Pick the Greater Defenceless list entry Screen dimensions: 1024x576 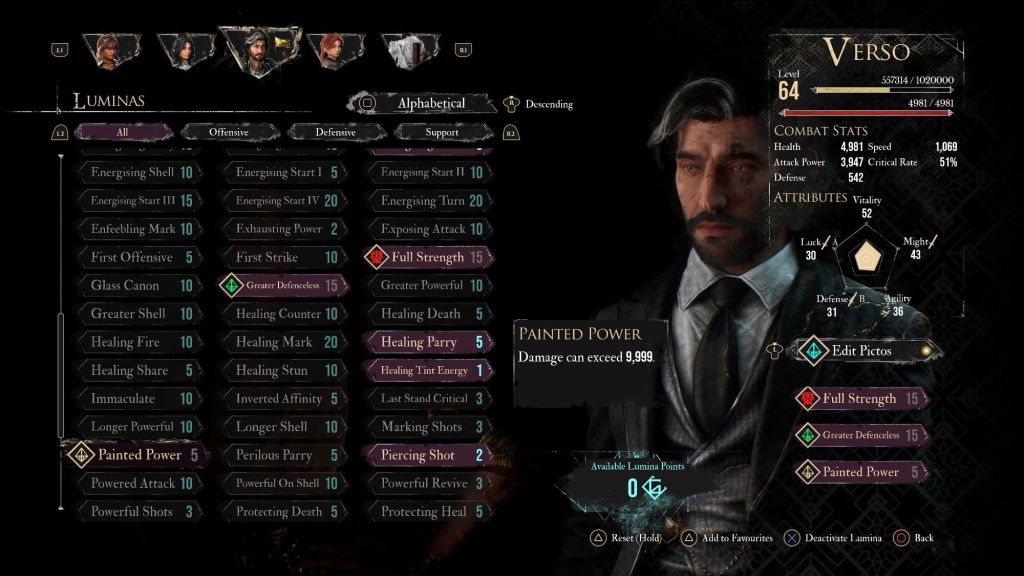tap(283, 286)
